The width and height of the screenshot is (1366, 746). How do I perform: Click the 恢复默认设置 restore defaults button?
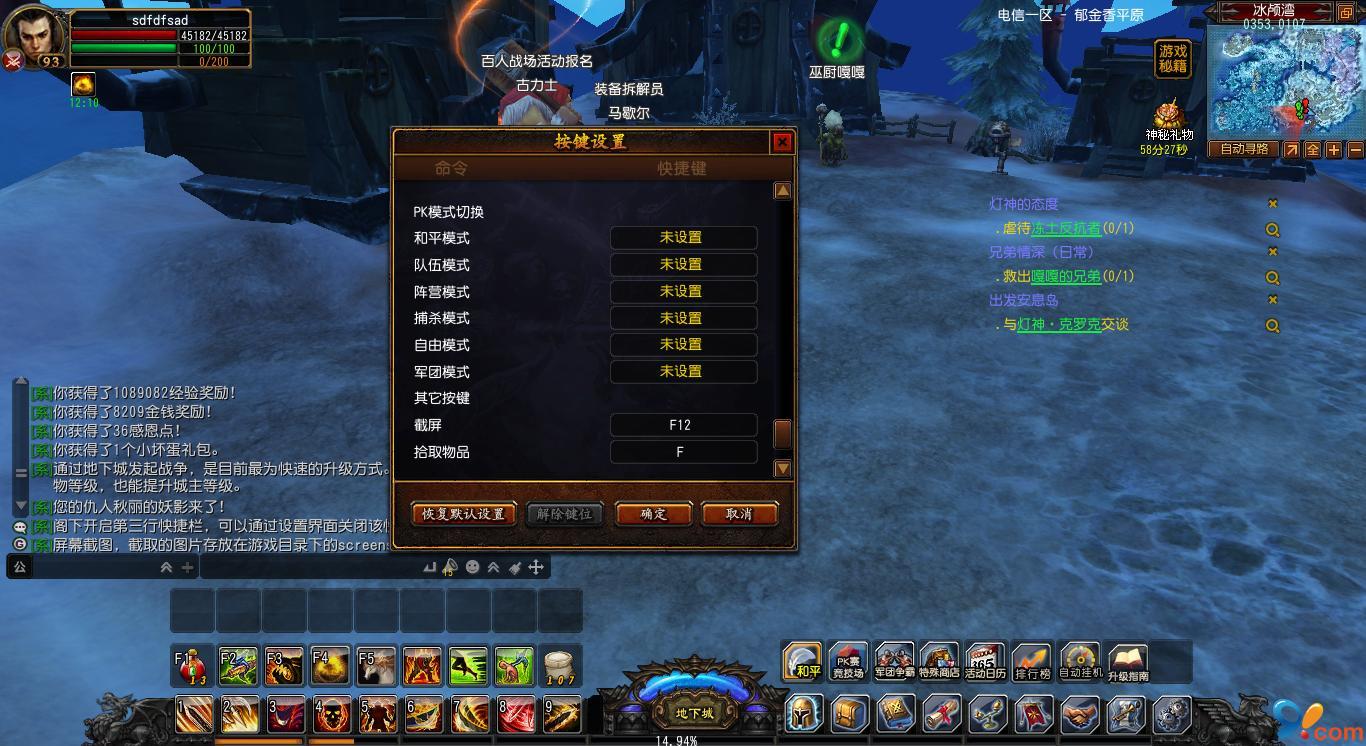point(463,514)
